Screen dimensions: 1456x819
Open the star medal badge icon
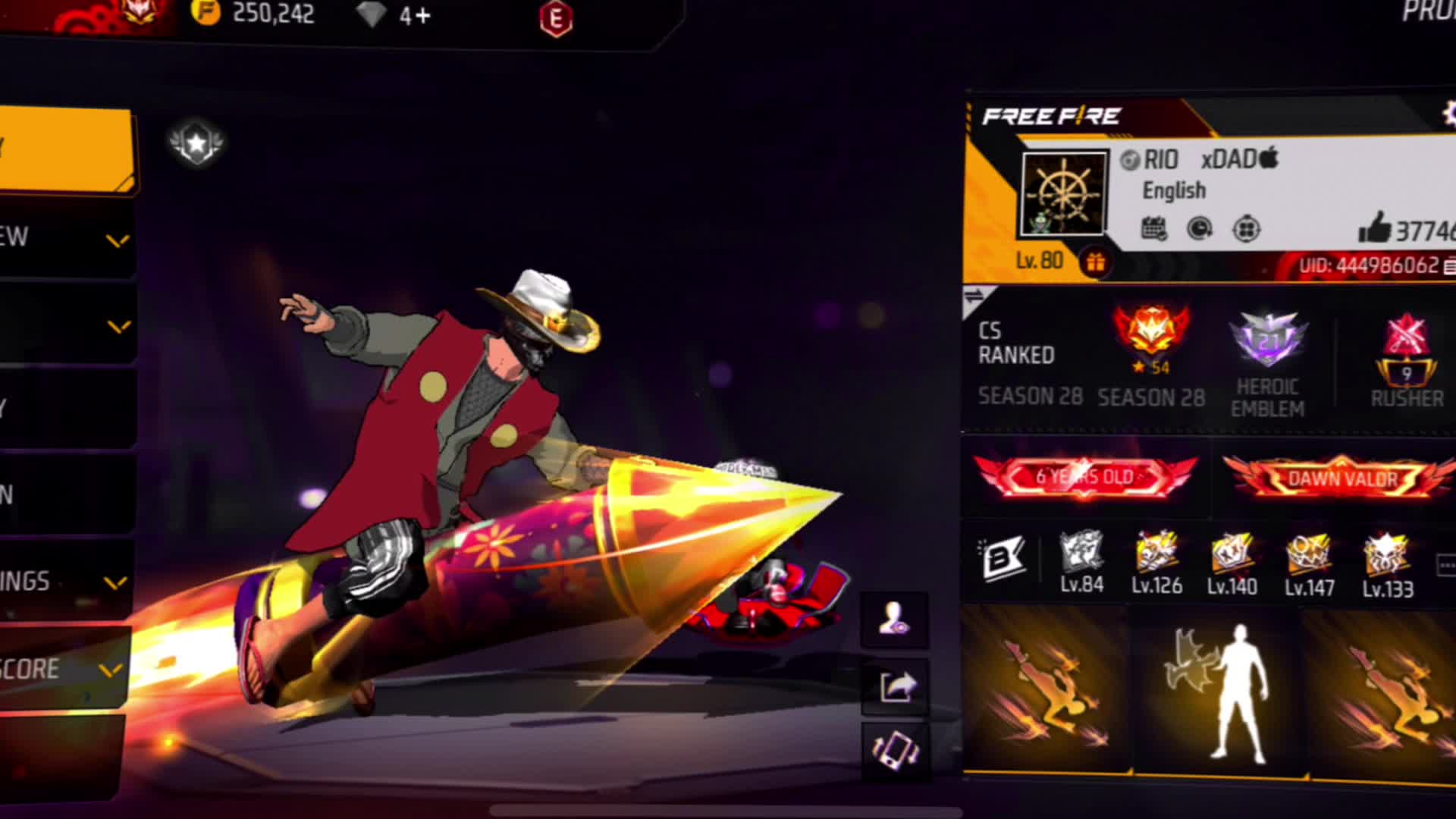pos(196,143)
